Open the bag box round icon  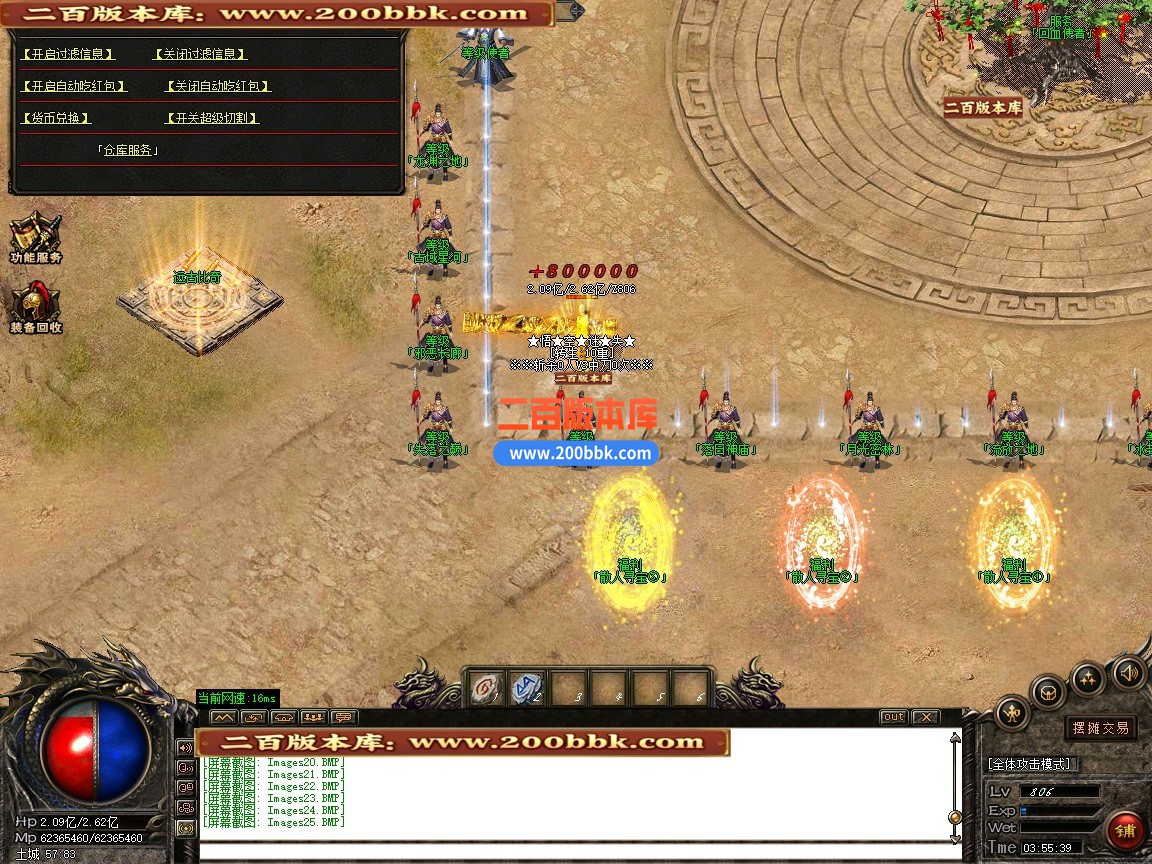[x=1049, y=691]
